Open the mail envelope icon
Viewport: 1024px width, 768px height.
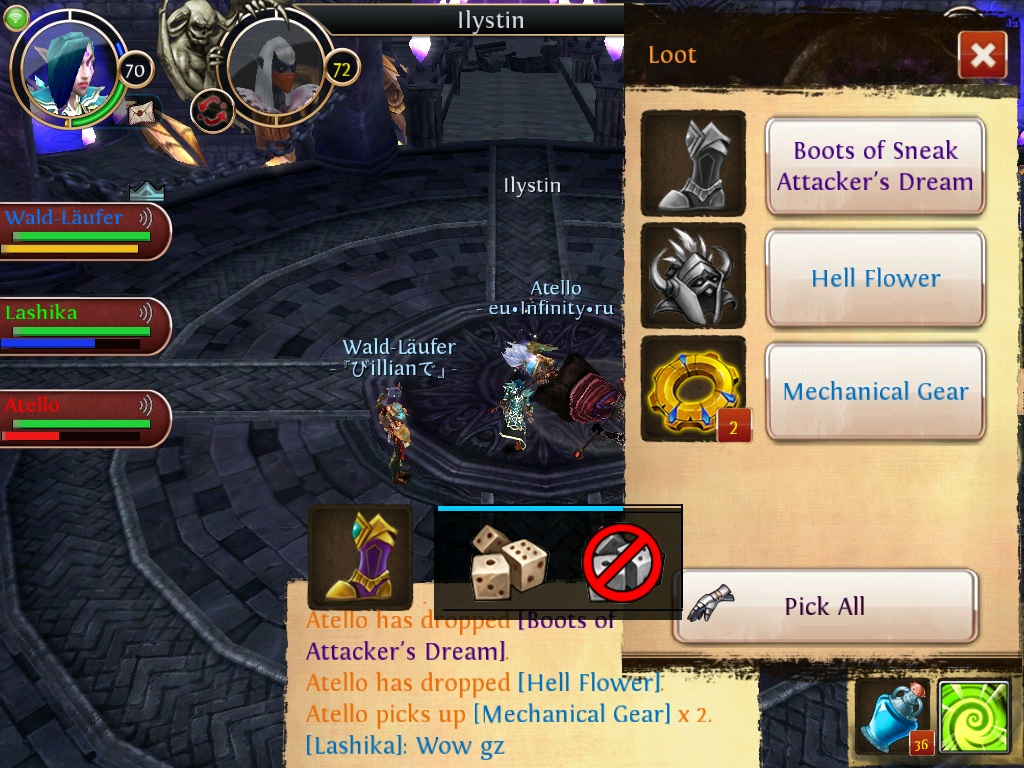pos(142,112)
